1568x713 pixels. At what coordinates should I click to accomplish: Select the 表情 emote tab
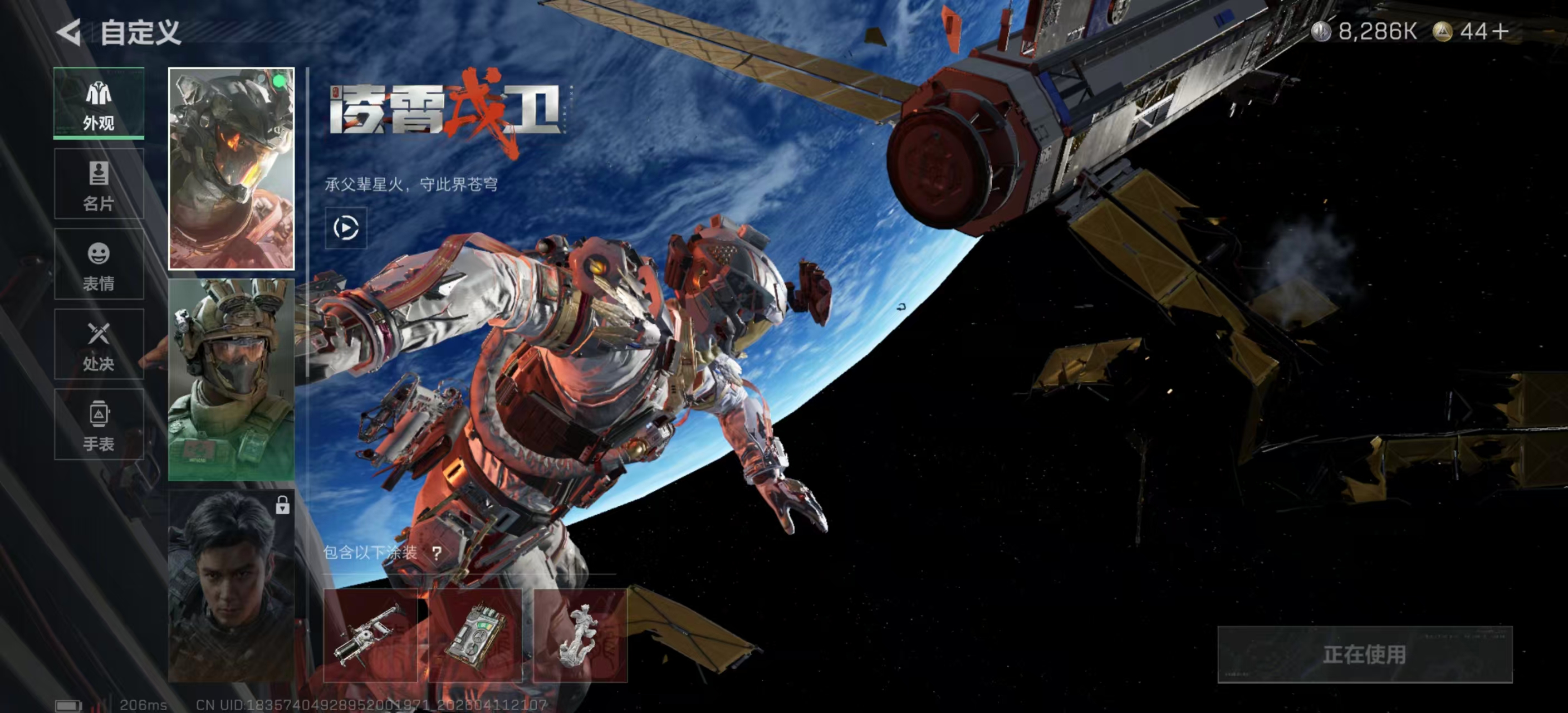click(x=99, y=264)
